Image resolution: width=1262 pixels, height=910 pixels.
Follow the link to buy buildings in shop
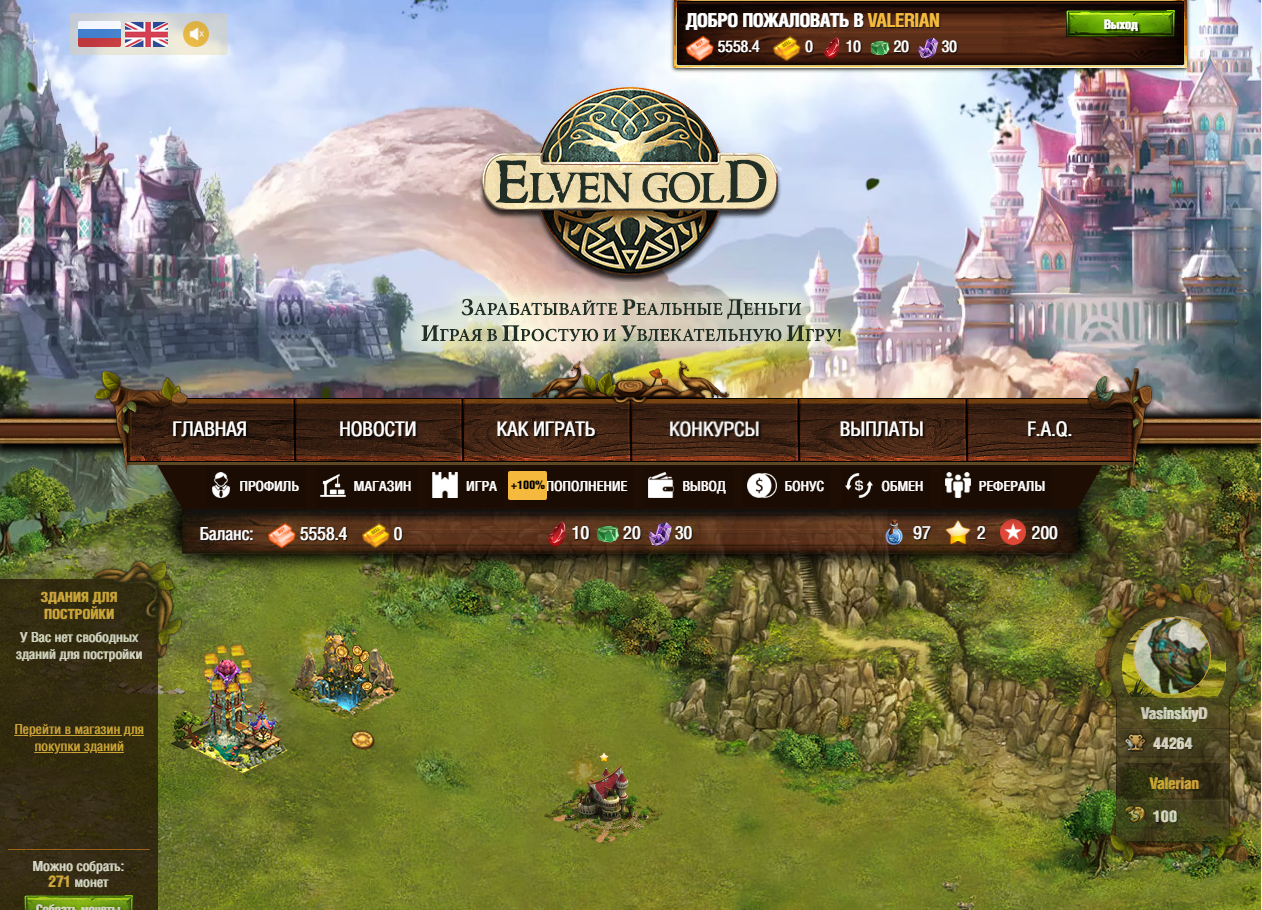coord(79,738)
